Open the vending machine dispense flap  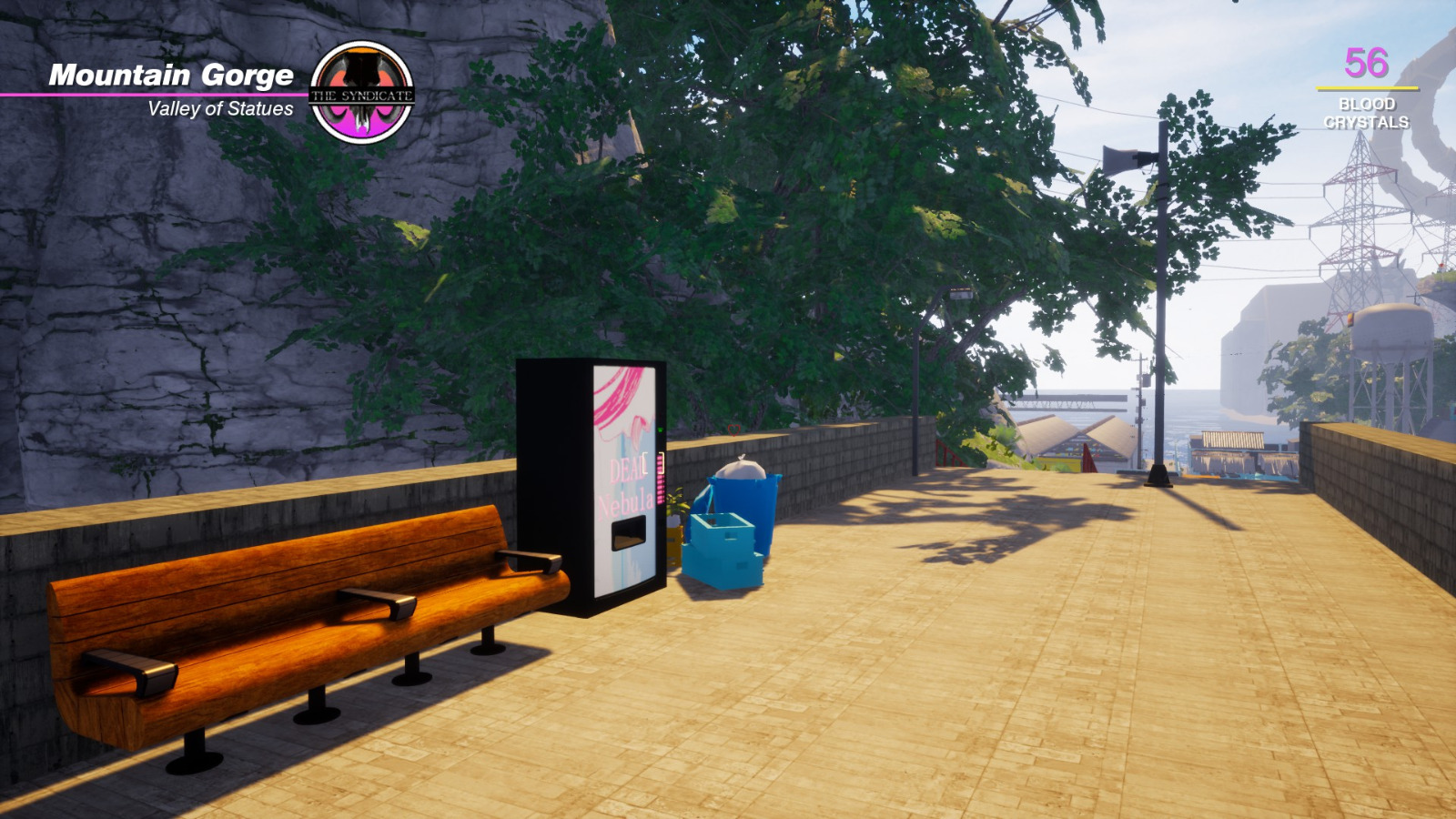click(628, 532)
